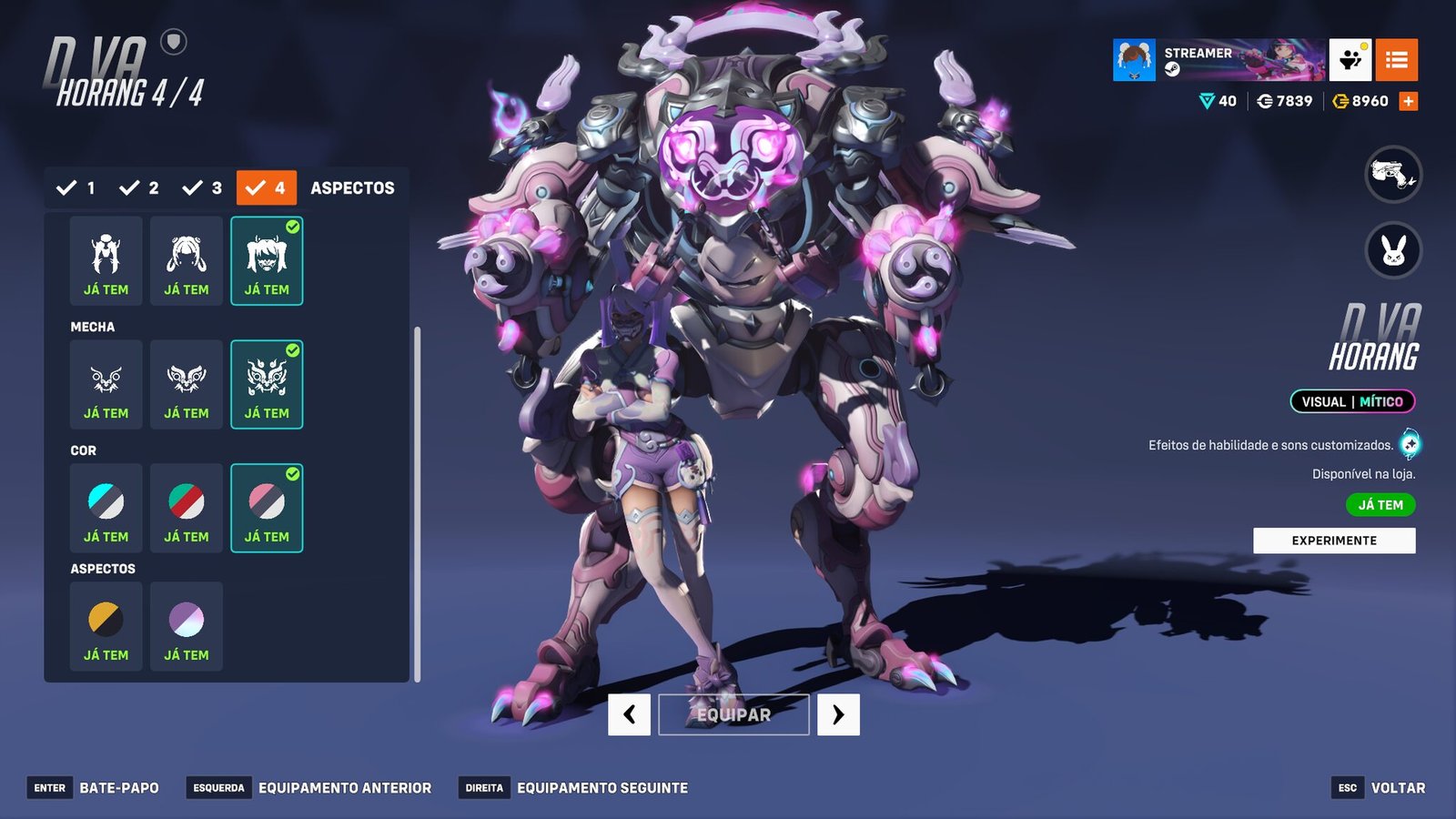Open the orange list menu button
The height and width of the screenshot is (819, 1456).
[1396, 60]
